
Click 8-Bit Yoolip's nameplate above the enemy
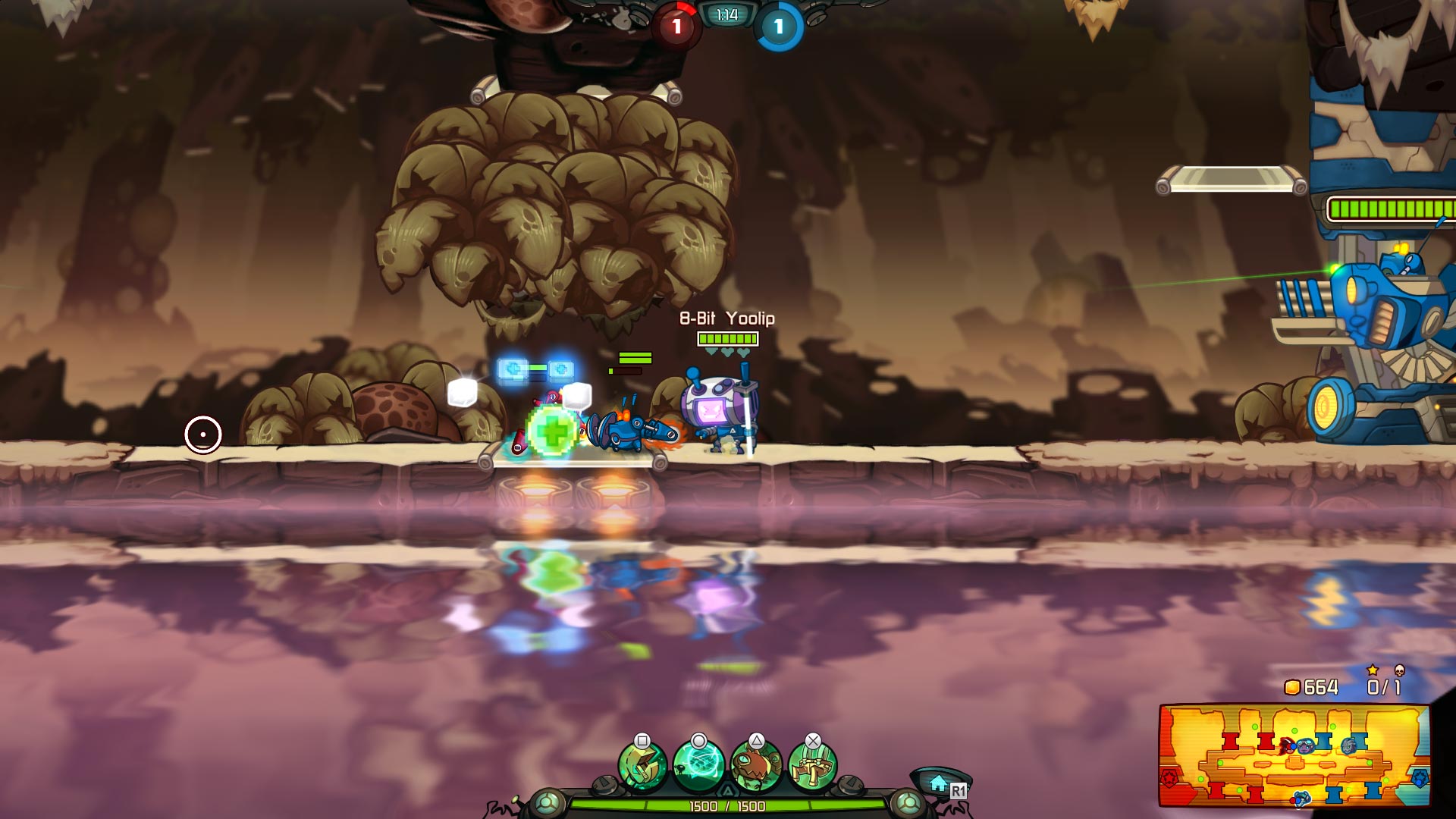tap(726, 319)
